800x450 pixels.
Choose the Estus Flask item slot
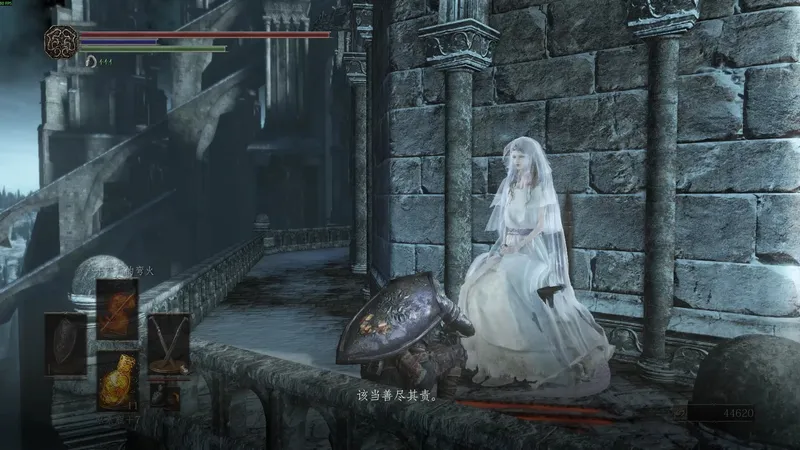(x=116, y=379)
